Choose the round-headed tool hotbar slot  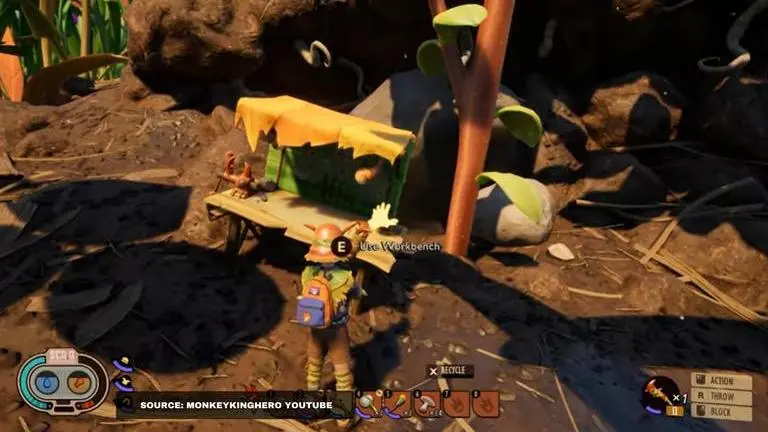[x=368, y=404]
